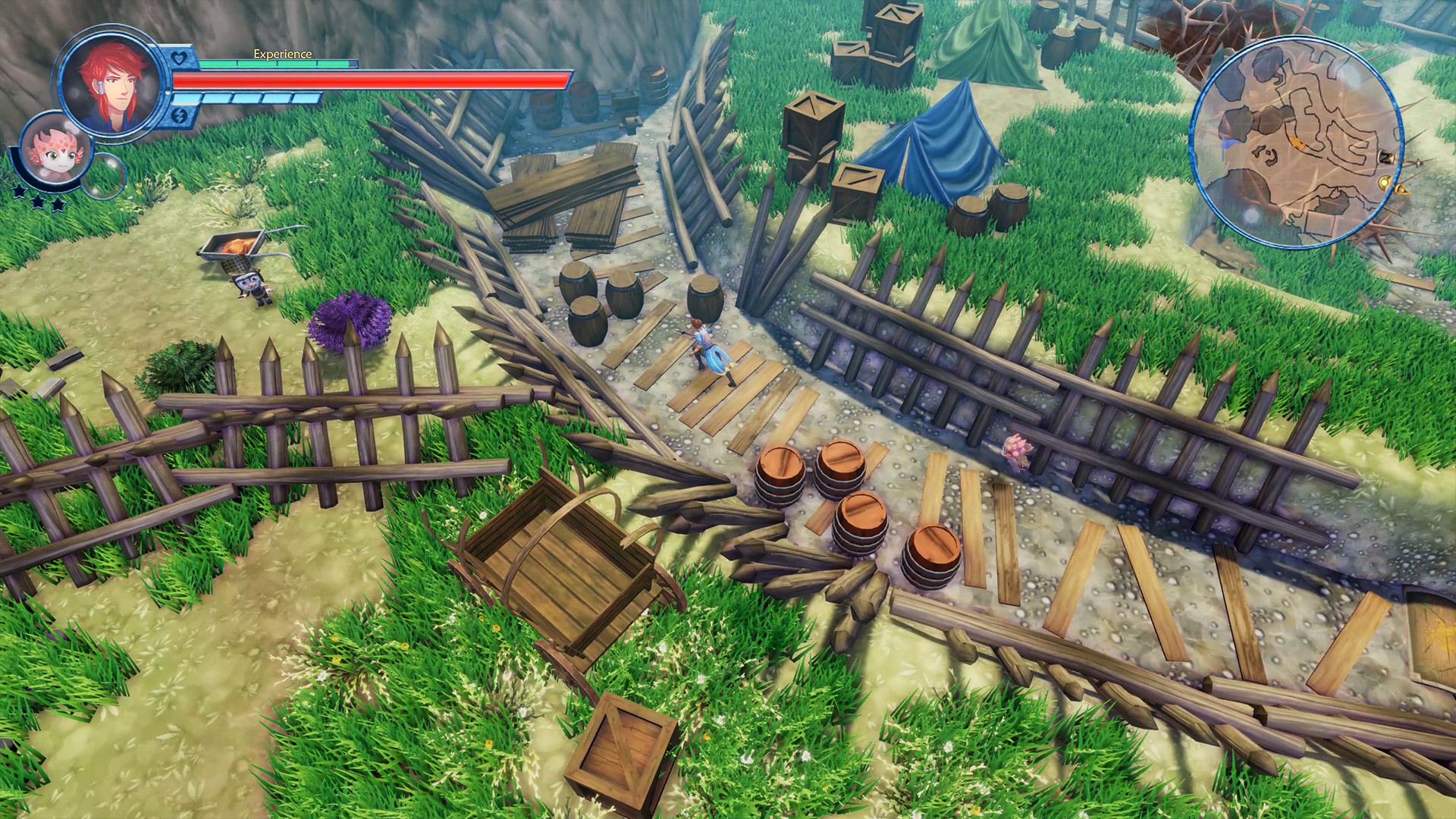
Task: Select the orange player arrow on the minimap
Action: (x=1298, y=143)
